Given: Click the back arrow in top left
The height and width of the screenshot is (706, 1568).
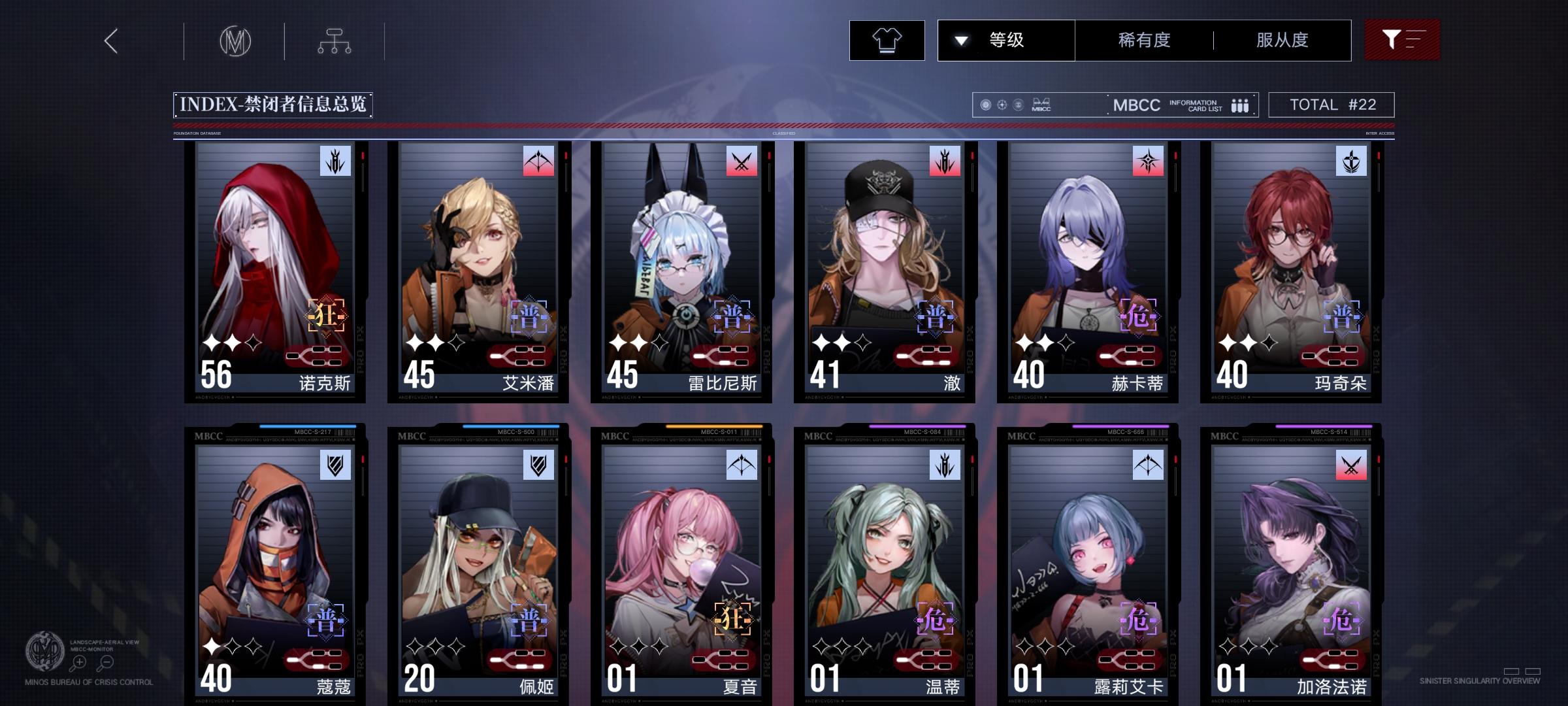Looking at the screenshot, I should coord(110,40).
